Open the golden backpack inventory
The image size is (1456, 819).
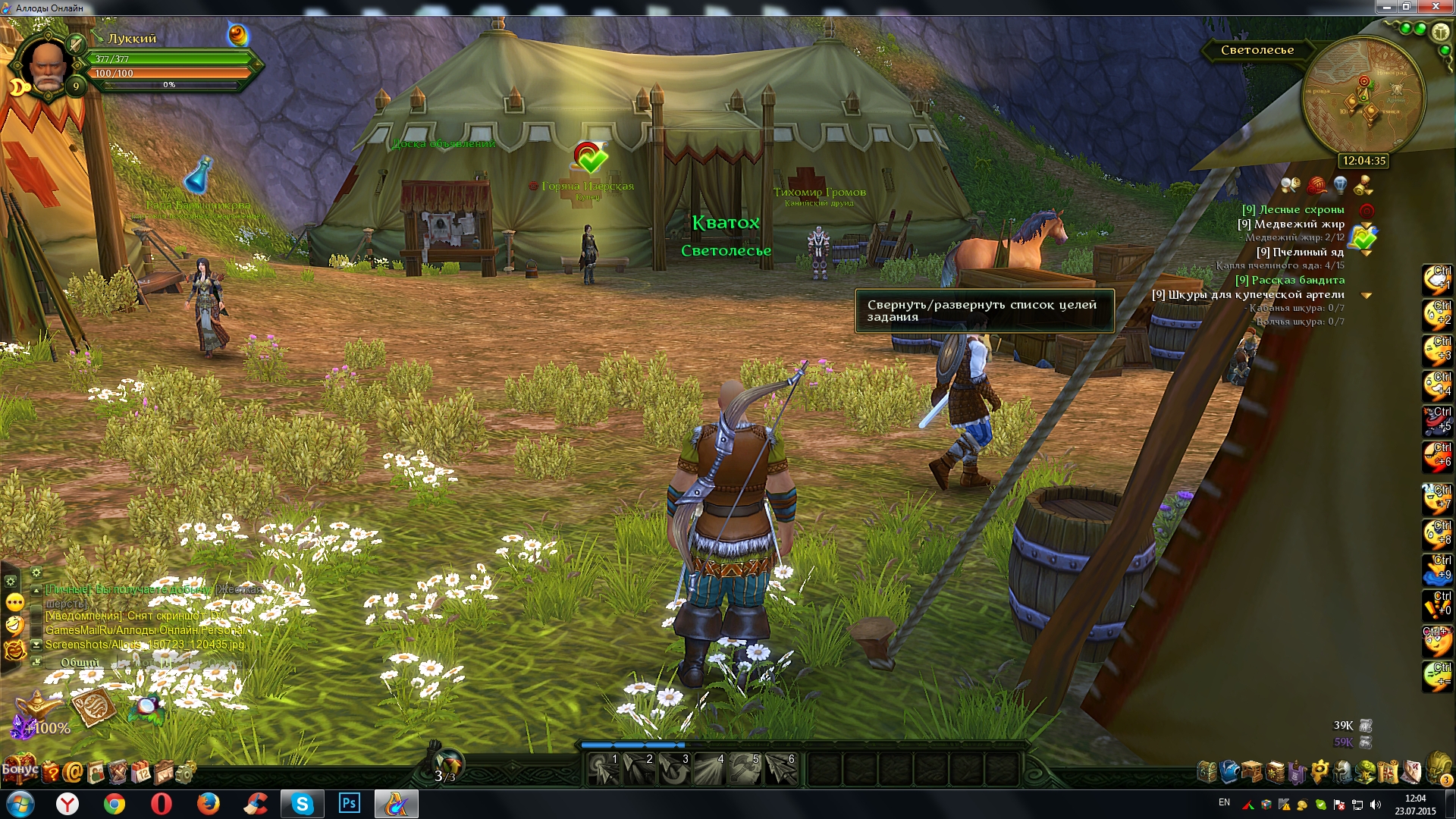1438,767
